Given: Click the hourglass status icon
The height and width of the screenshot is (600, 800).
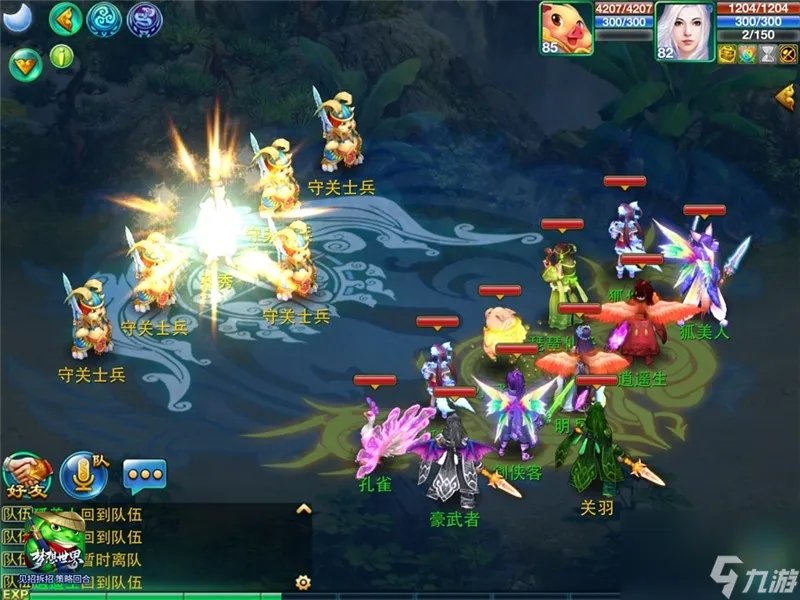Looking at the screenshot, I should click(x=765, y=52).
